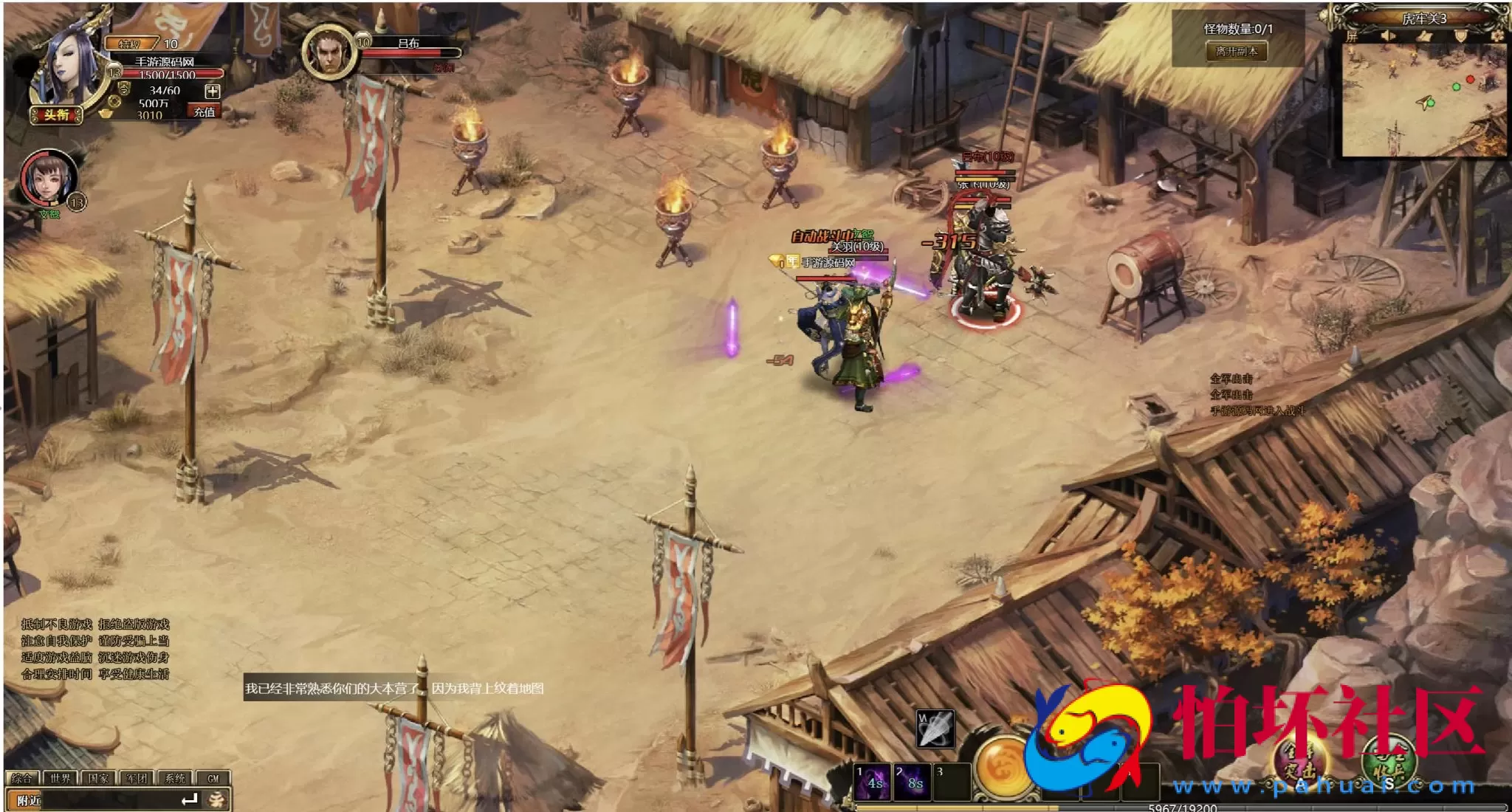Toggle sound with the speaker icon
Viewport: 1512px width, 812px height.
[x=1388, y=36]
